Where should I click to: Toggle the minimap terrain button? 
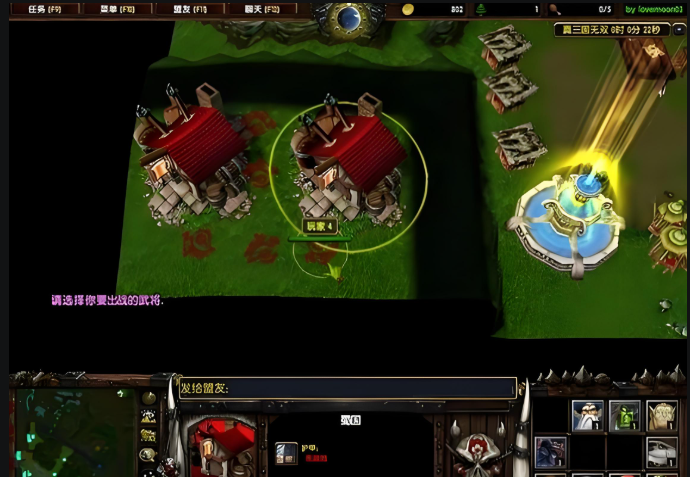coord(149,417)
